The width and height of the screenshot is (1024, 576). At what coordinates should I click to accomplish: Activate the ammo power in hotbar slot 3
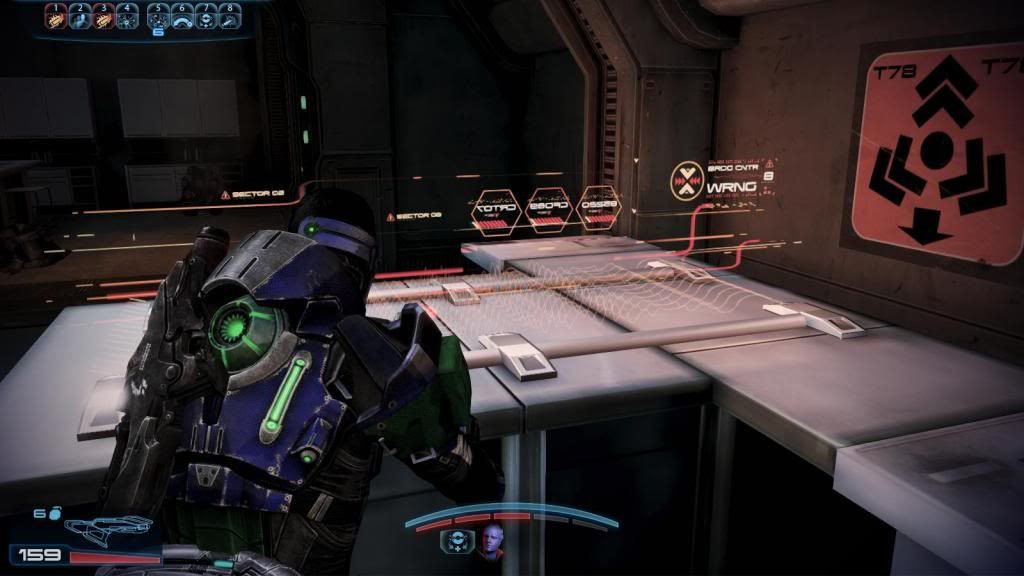[x=103, y=16]
